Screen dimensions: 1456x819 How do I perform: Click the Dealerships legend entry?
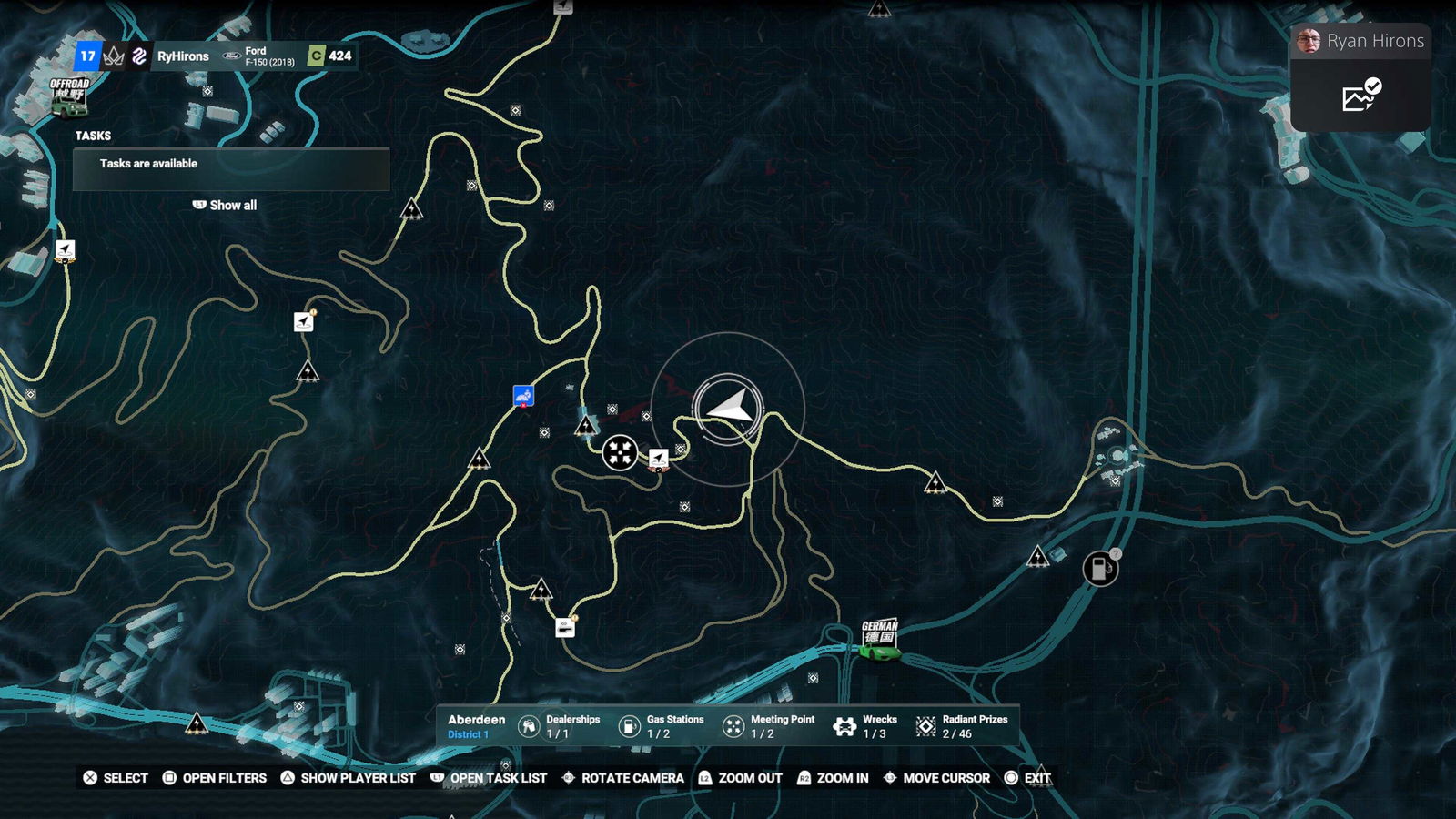tap(560, 726)
